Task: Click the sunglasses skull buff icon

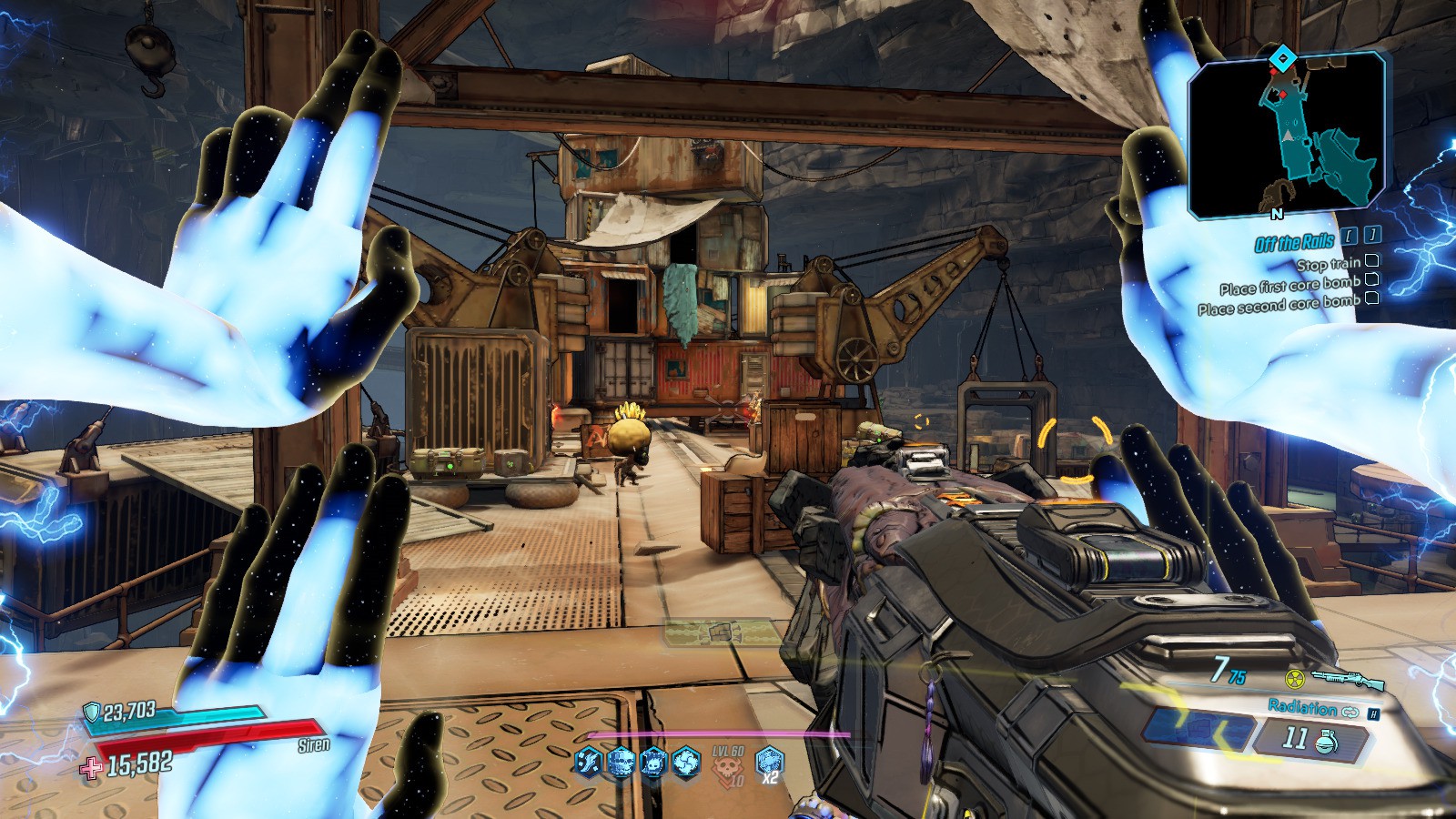Action: pyautogui.click(x=622, y=762)
